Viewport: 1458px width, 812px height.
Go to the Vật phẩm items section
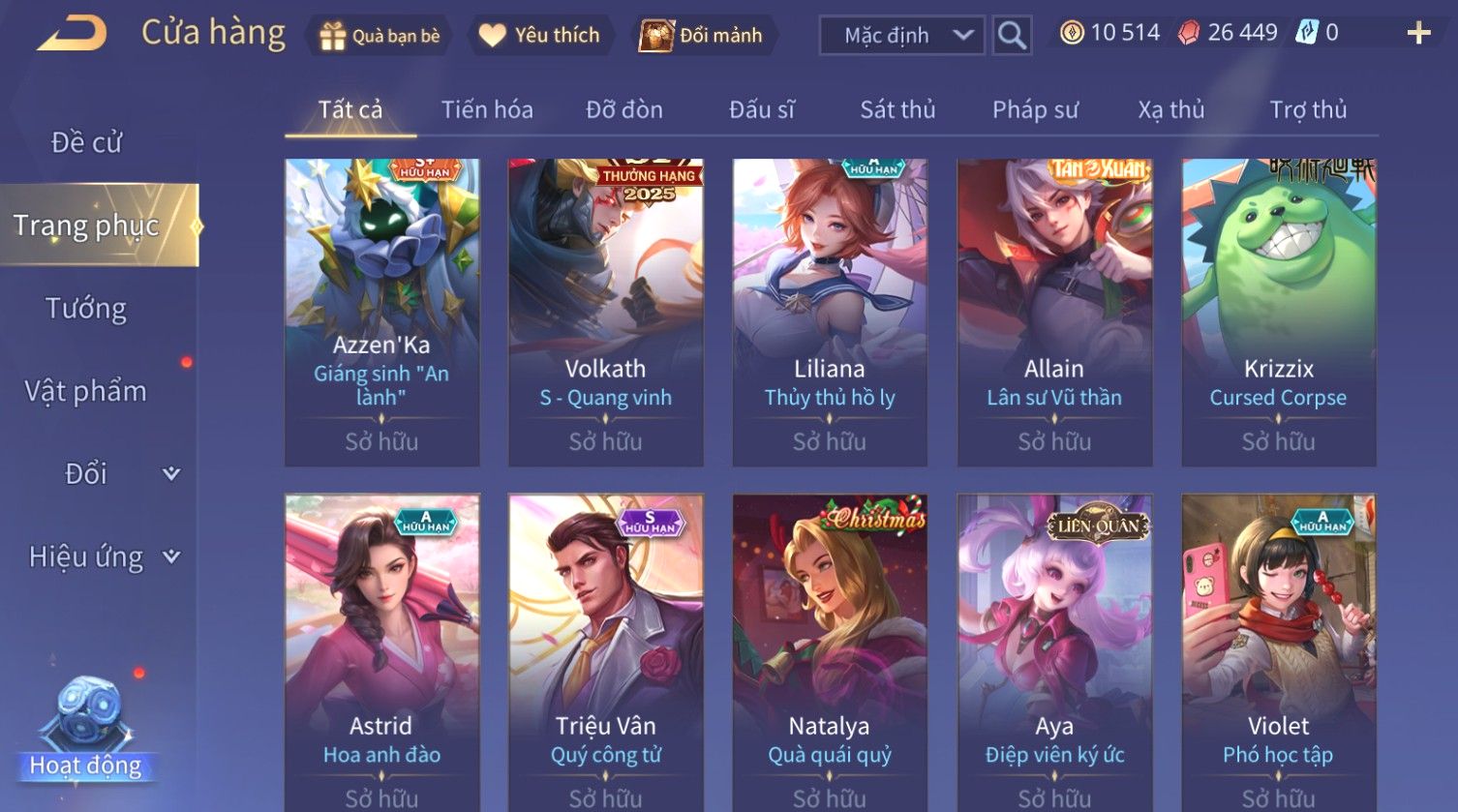(x=86, y=391)
